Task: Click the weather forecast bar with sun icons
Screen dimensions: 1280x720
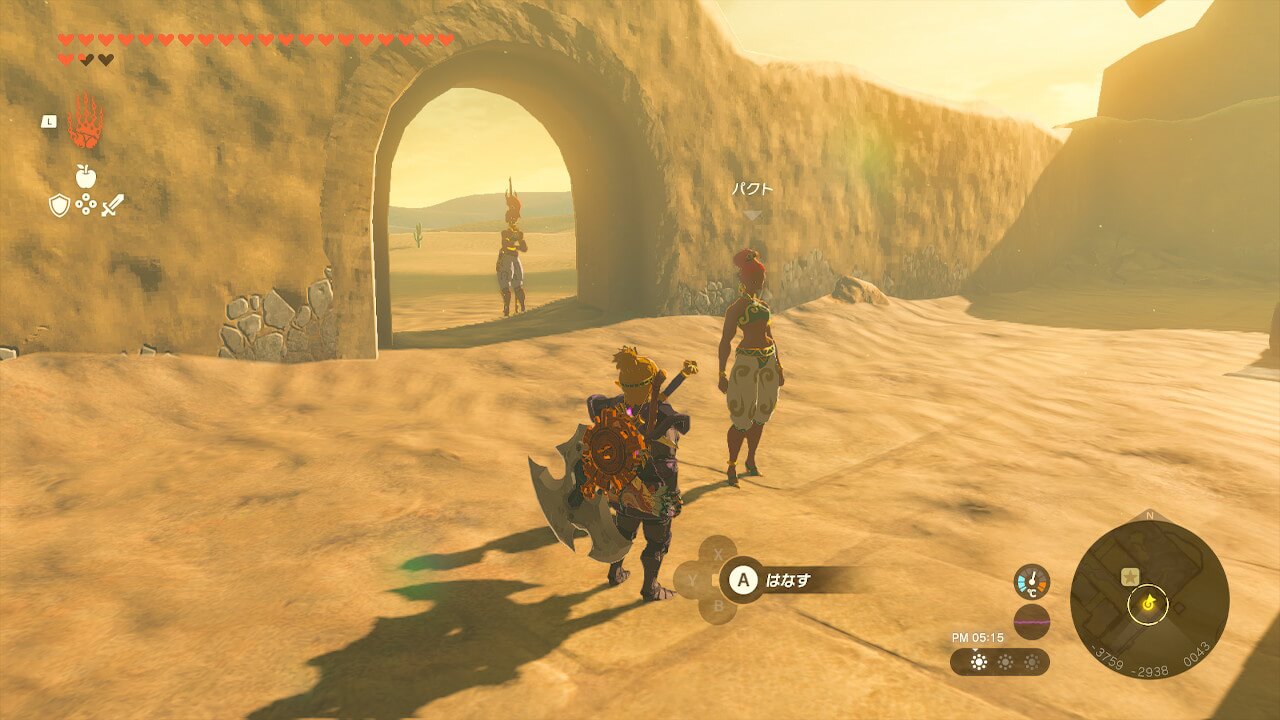Action: coord(1000,662)
